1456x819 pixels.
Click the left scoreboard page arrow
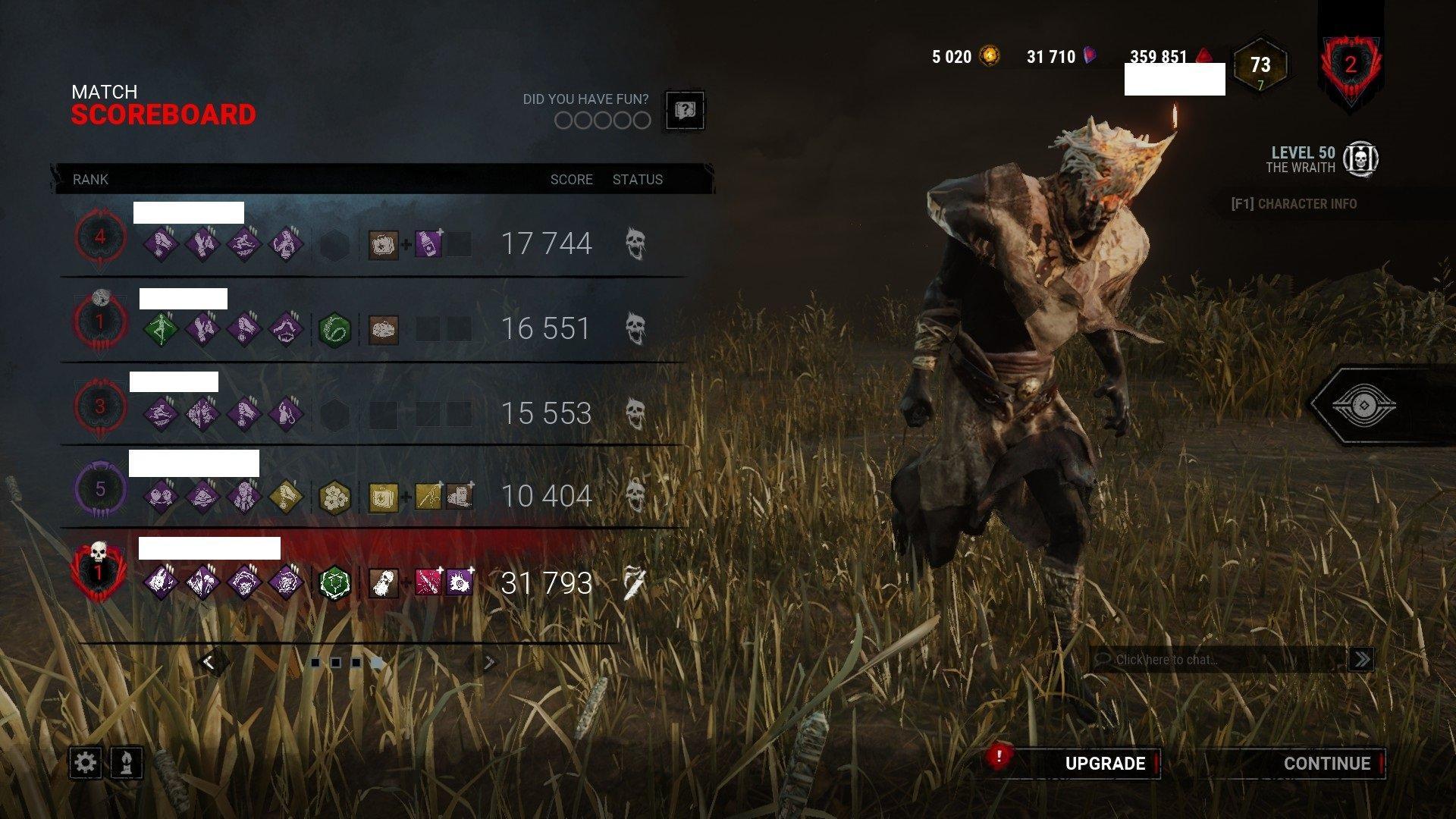click(x=210, y=662)
